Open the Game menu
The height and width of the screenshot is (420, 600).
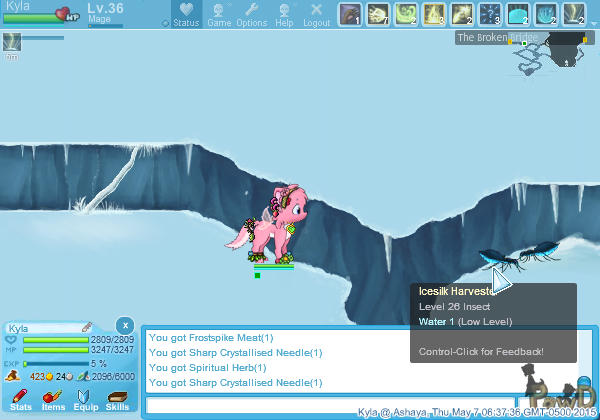point(218,14)
